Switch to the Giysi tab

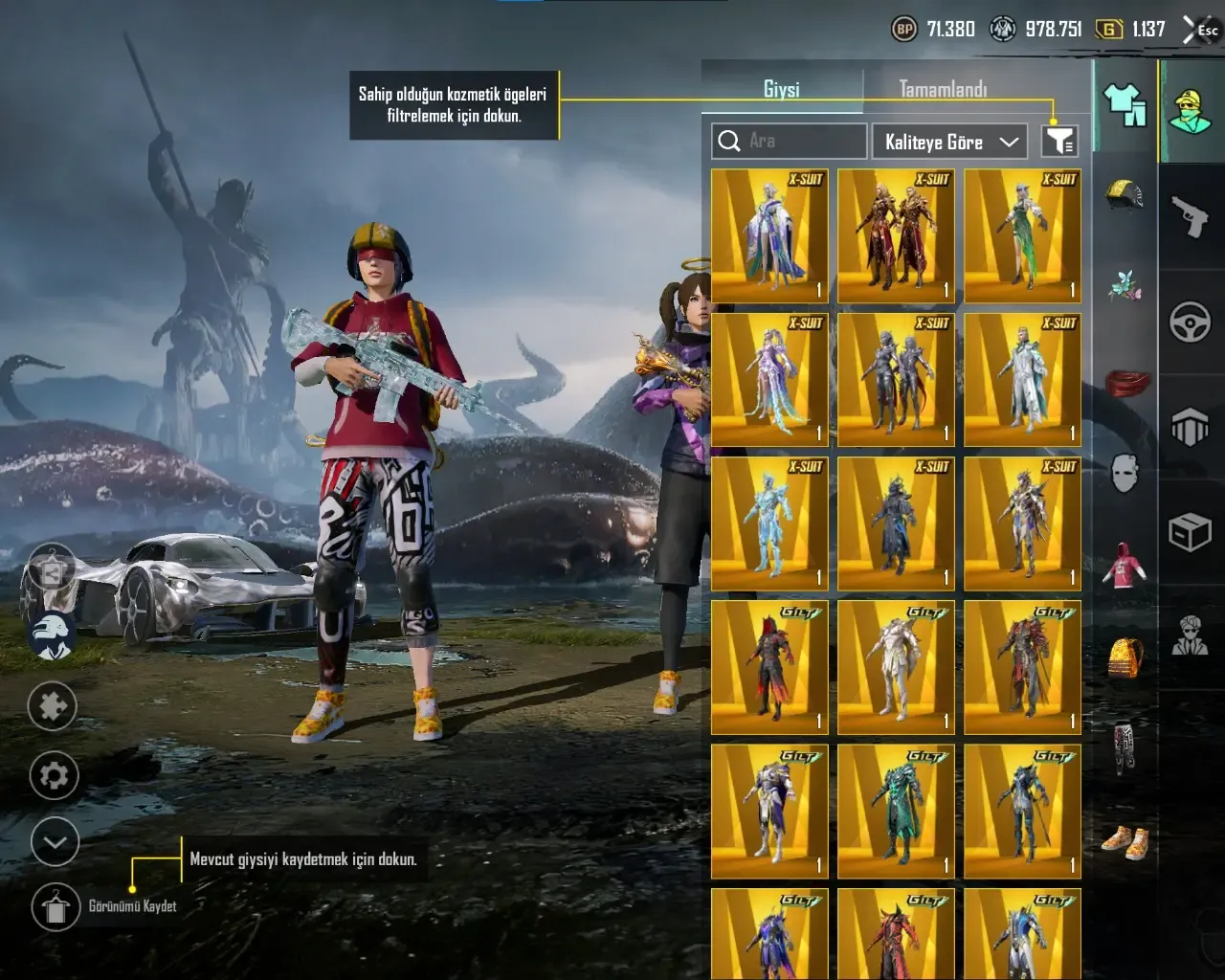(x=781, y=89)
